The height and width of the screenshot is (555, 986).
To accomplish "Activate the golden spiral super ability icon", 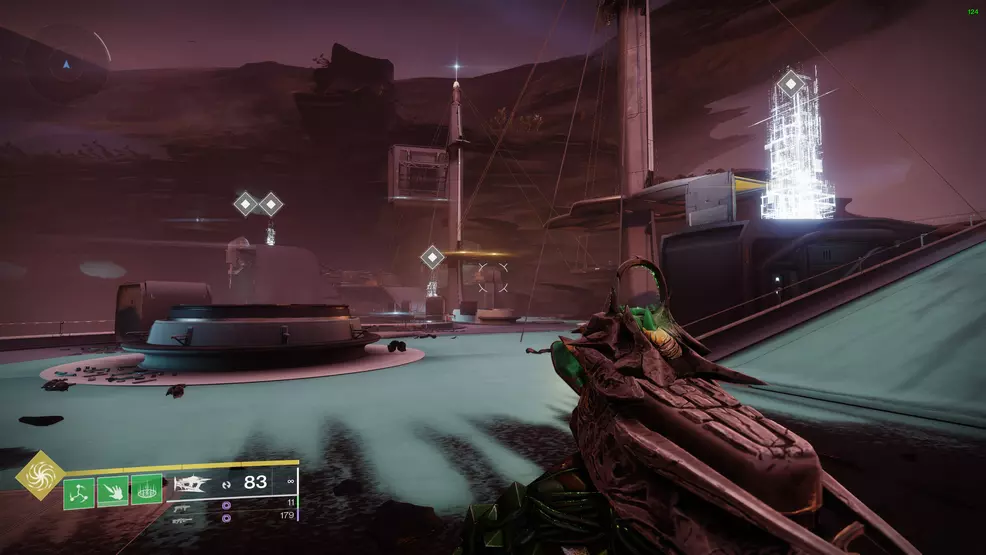I will [x=40, y=475].
